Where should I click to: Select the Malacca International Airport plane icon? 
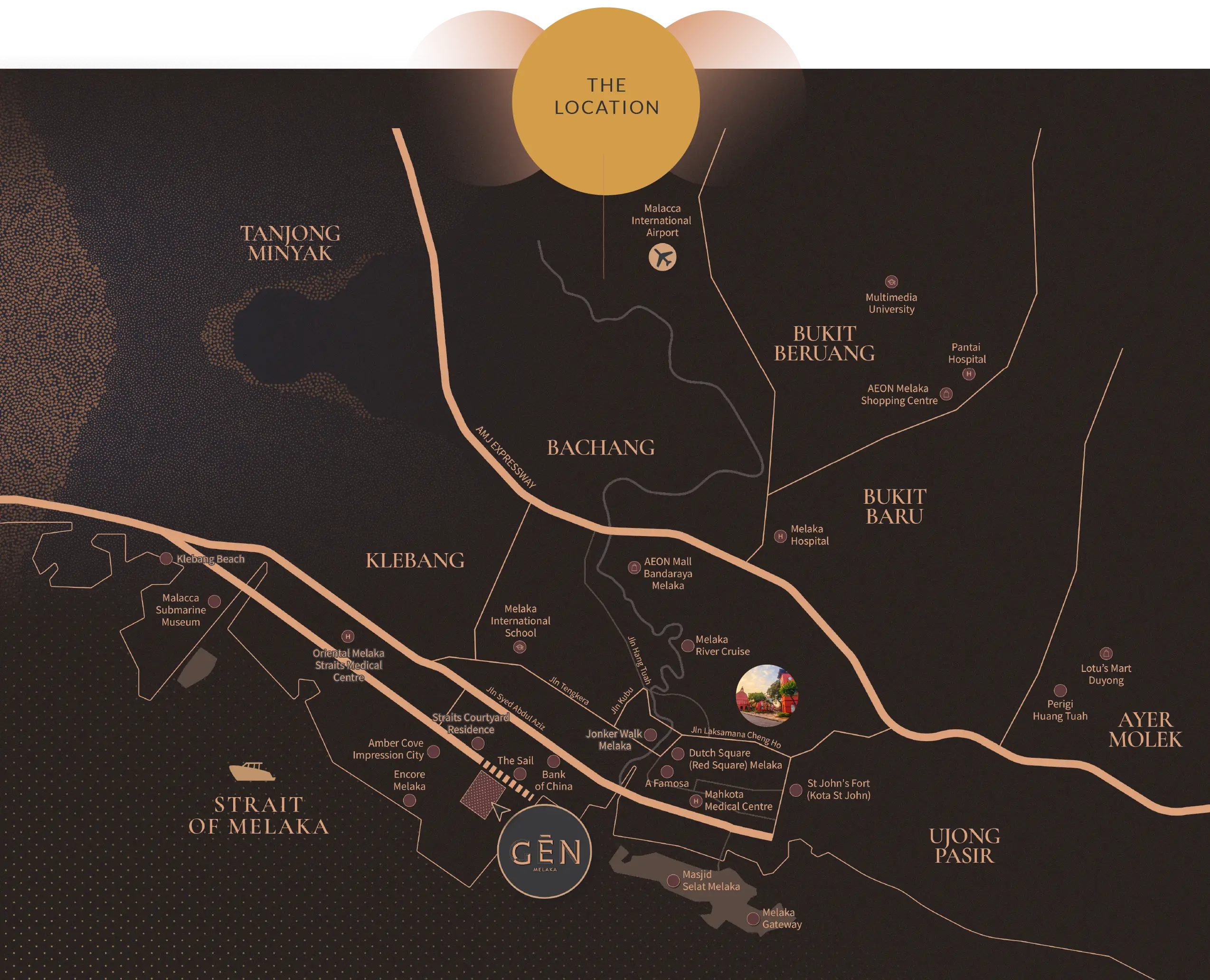pyautogui.click(x=662, y=257)
